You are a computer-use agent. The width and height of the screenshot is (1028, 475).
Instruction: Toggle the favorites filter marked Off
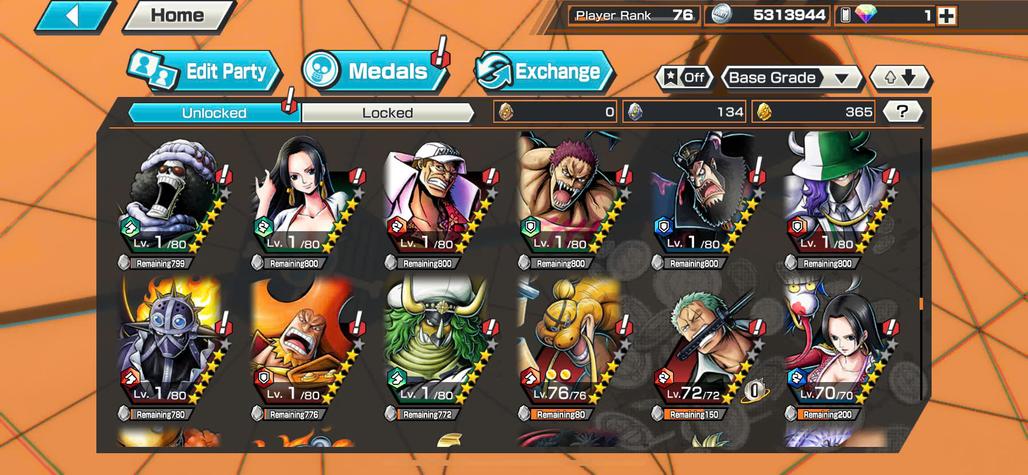point(684,78)
